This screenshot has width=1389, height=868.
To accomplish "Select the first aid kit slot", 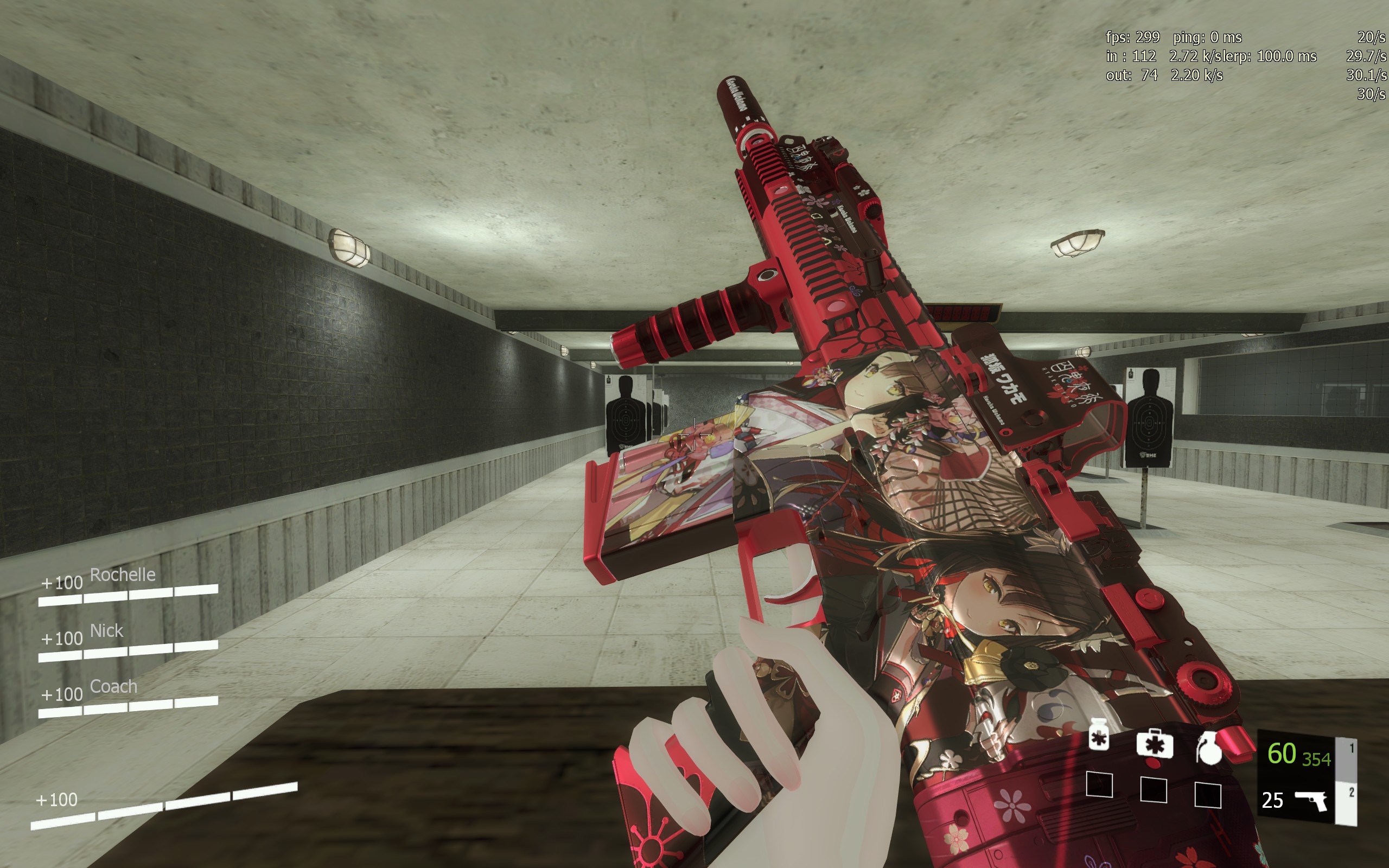I will pos(1154,744).
